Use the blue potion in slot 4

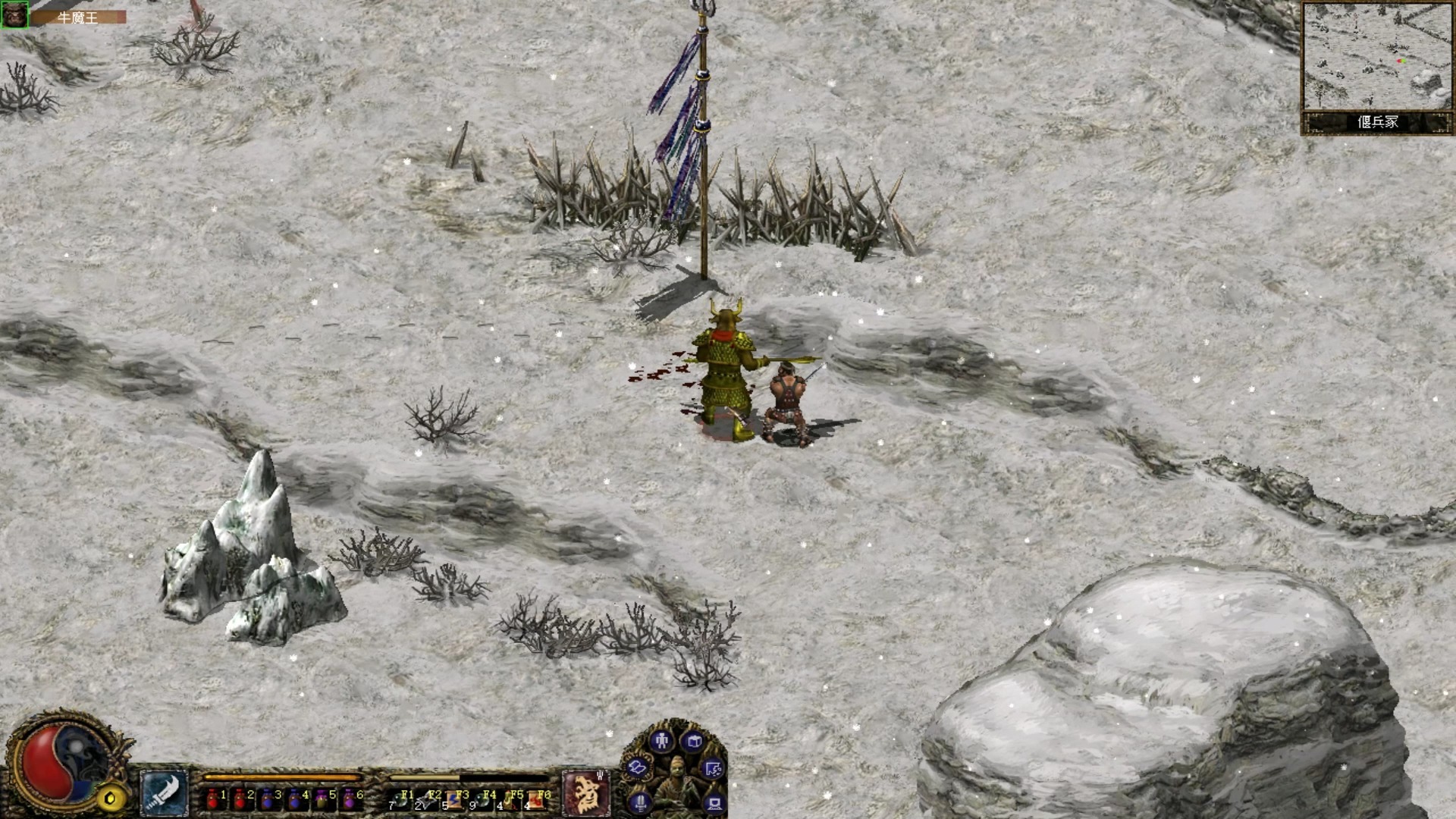point(296,799)
